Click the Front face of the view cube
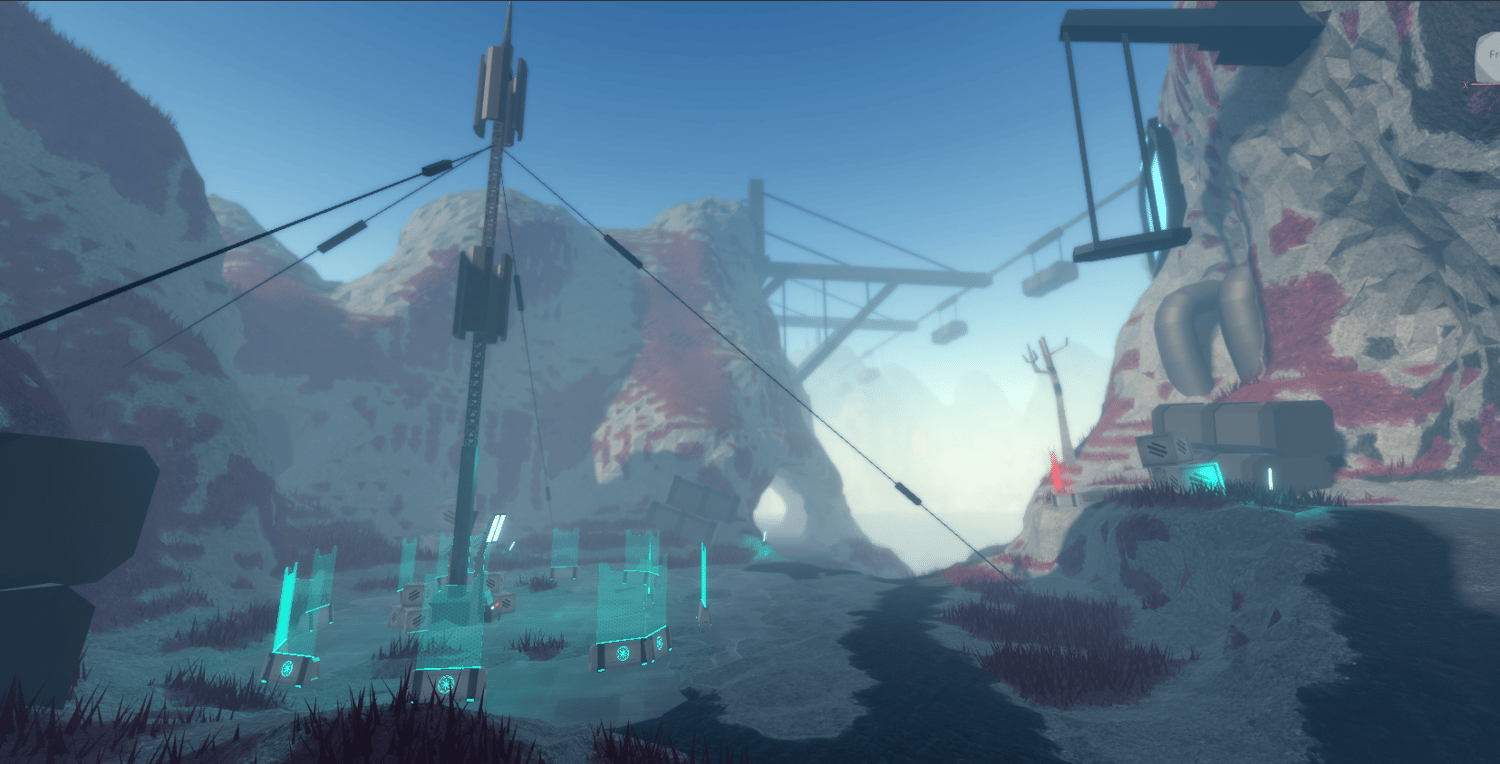1500x764 pixels. (1490, 56)
